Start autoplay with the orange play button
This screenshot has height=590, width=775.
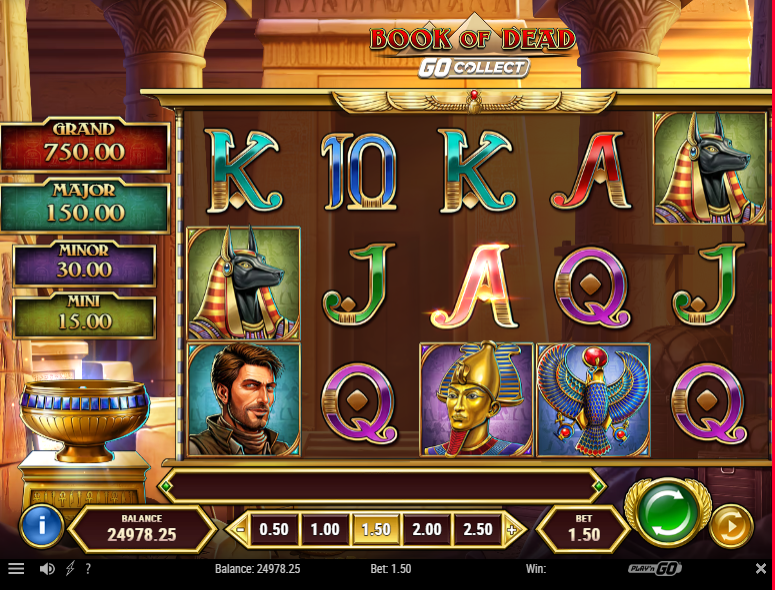[731, 528]
